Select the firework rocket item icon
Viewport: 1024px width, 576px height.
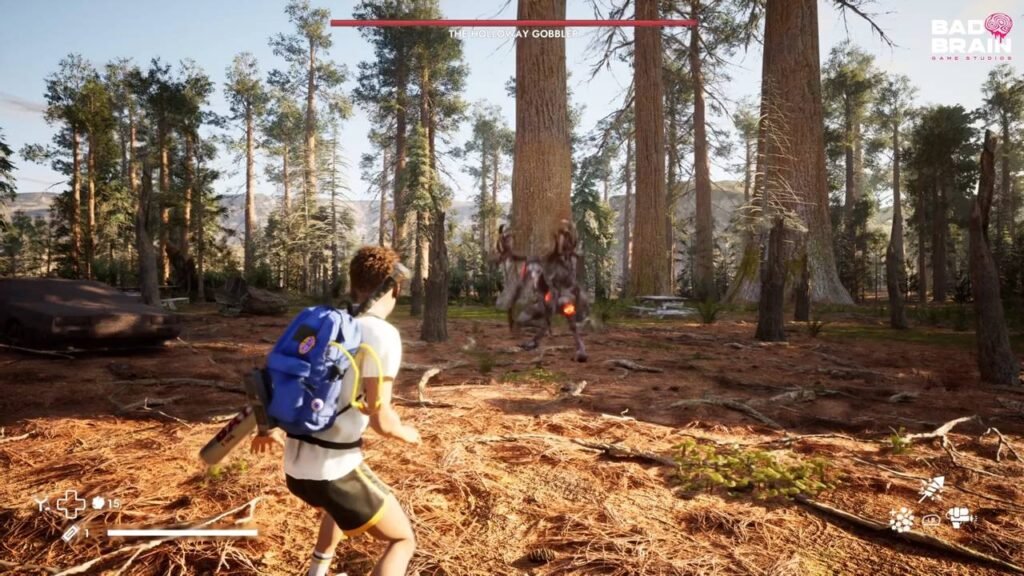coord(931,488)
